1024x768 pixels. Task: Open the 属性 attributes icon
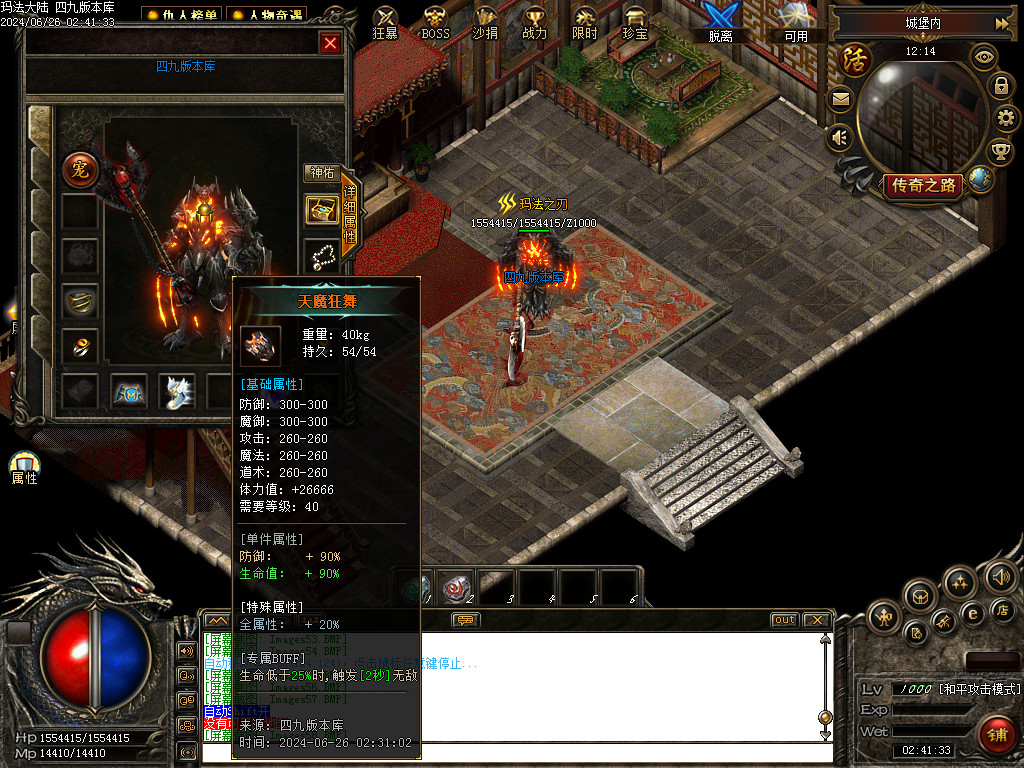24,467
